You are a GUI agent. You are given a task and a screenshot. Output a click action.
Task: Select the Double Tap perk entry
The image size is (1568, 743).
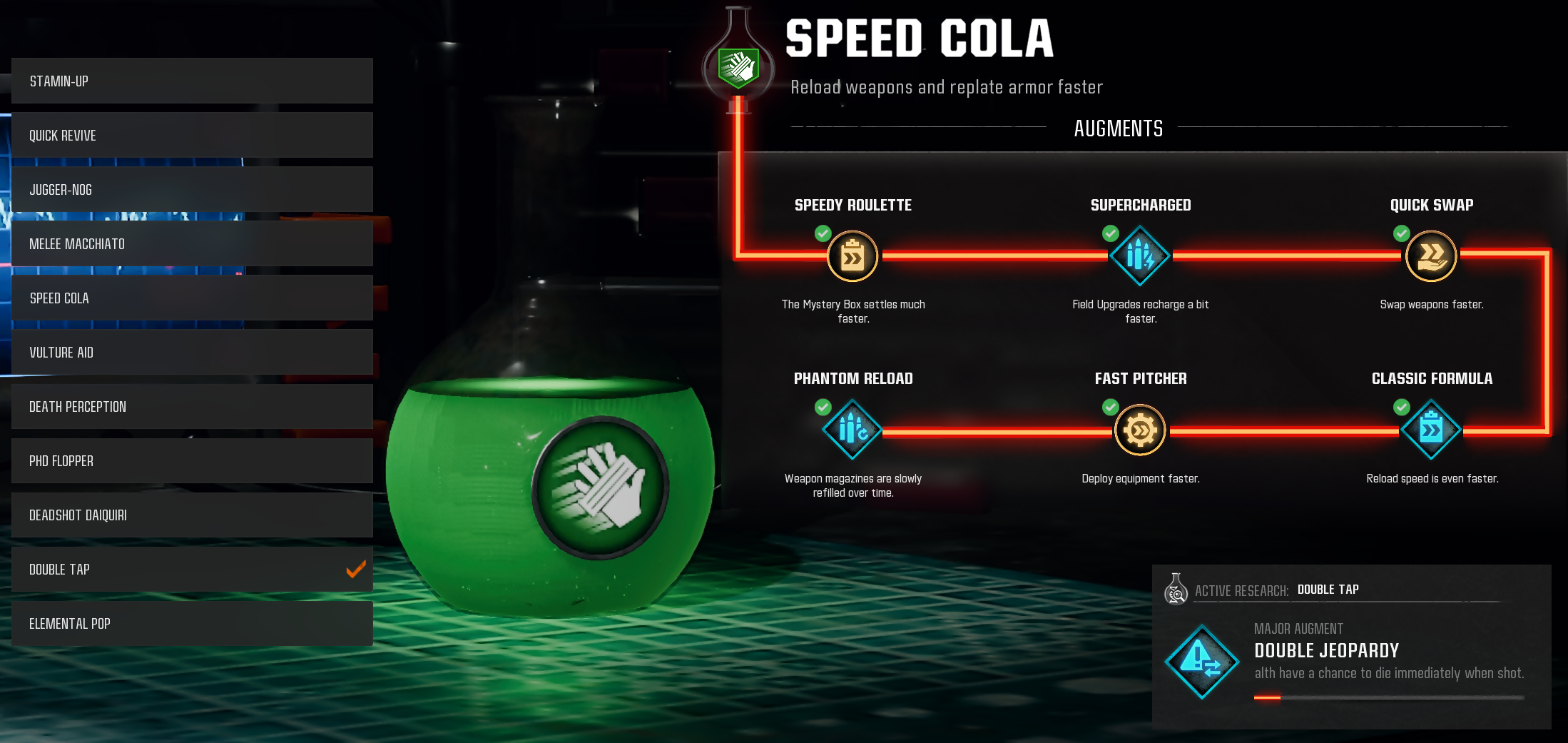coord(192,569)
